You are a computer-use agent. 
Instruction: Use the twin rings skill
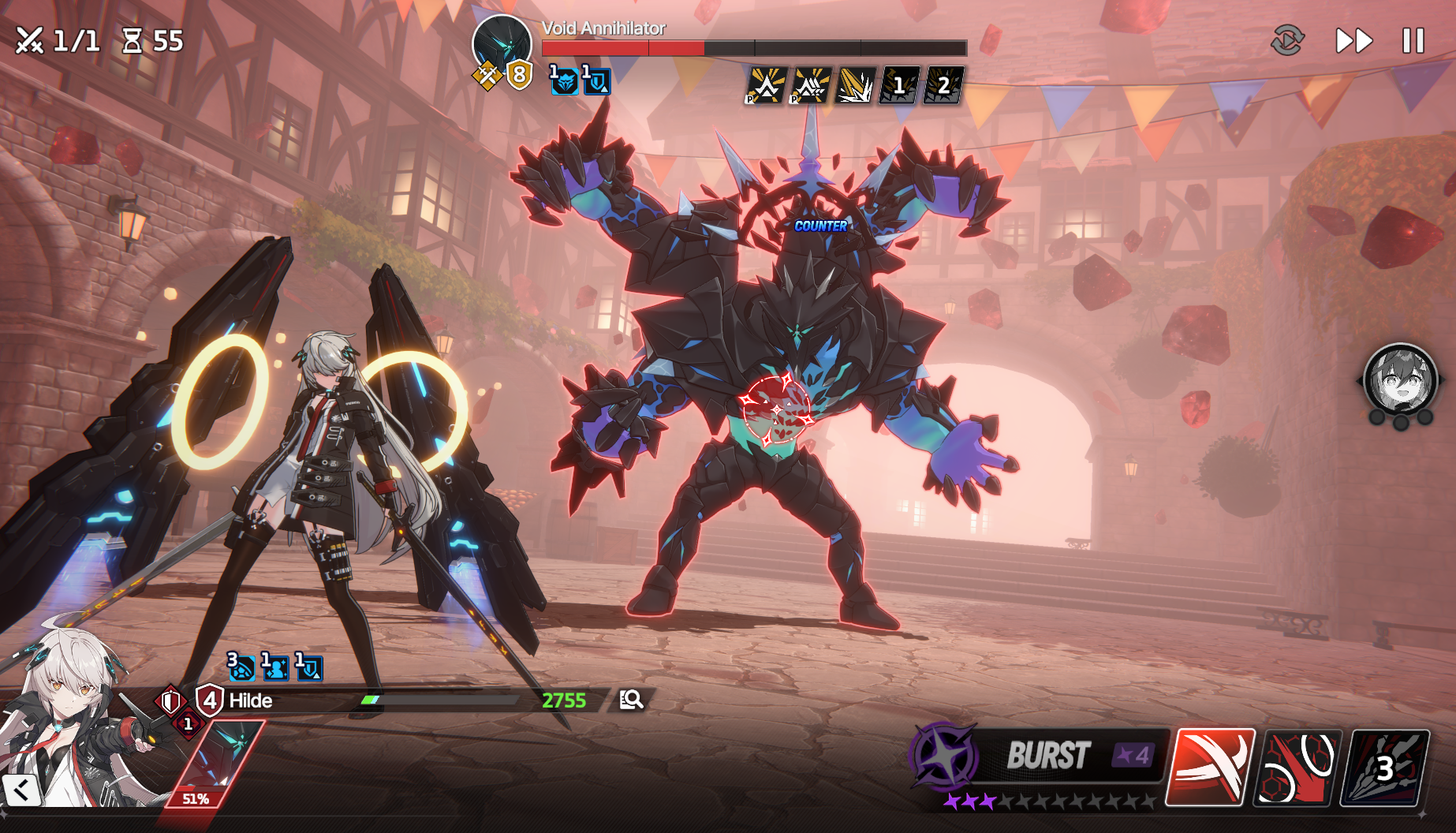coord(1298,768)
